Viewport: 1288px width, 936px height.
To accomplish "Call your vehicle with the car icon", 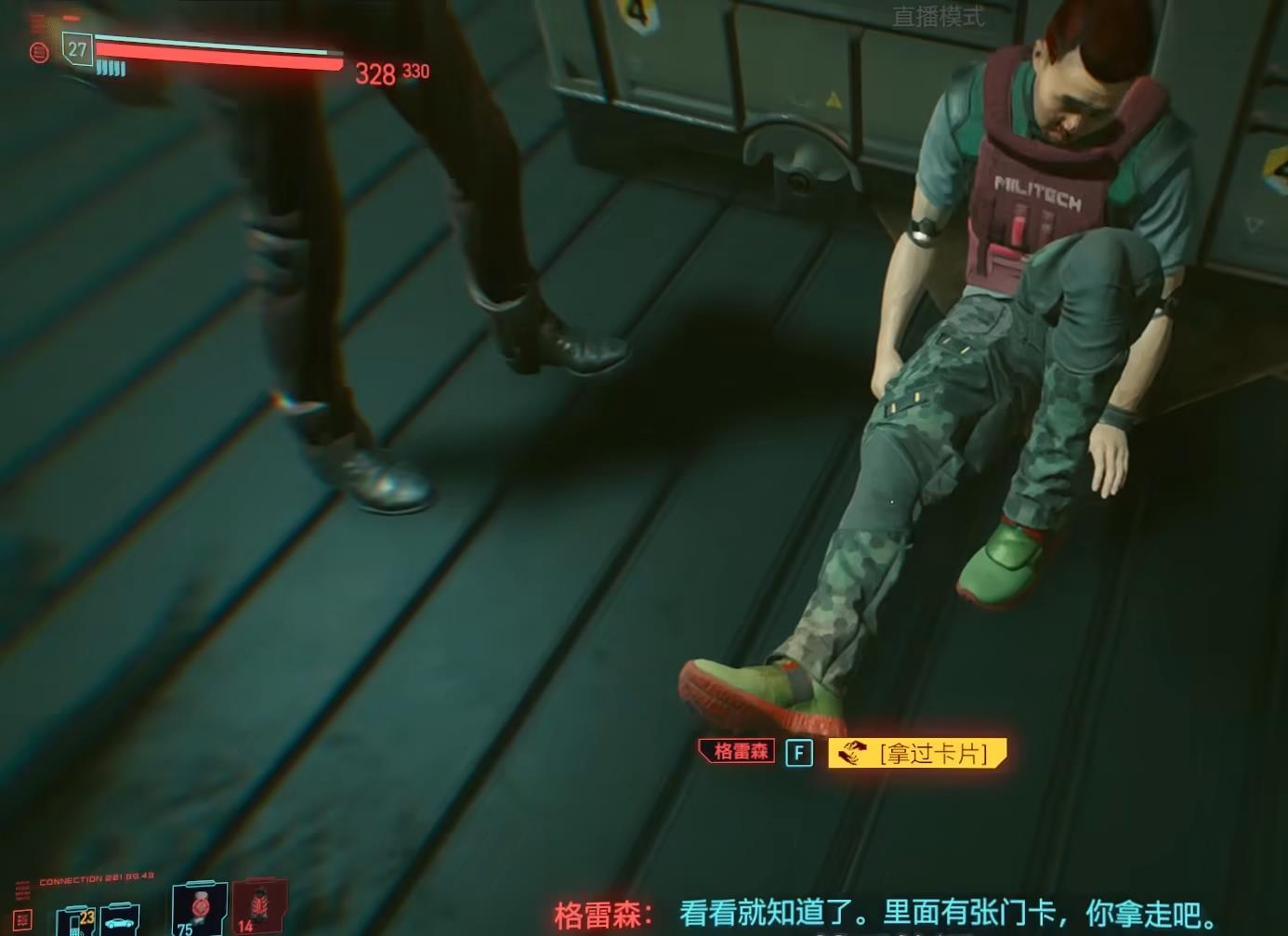I will click(121, 921).
